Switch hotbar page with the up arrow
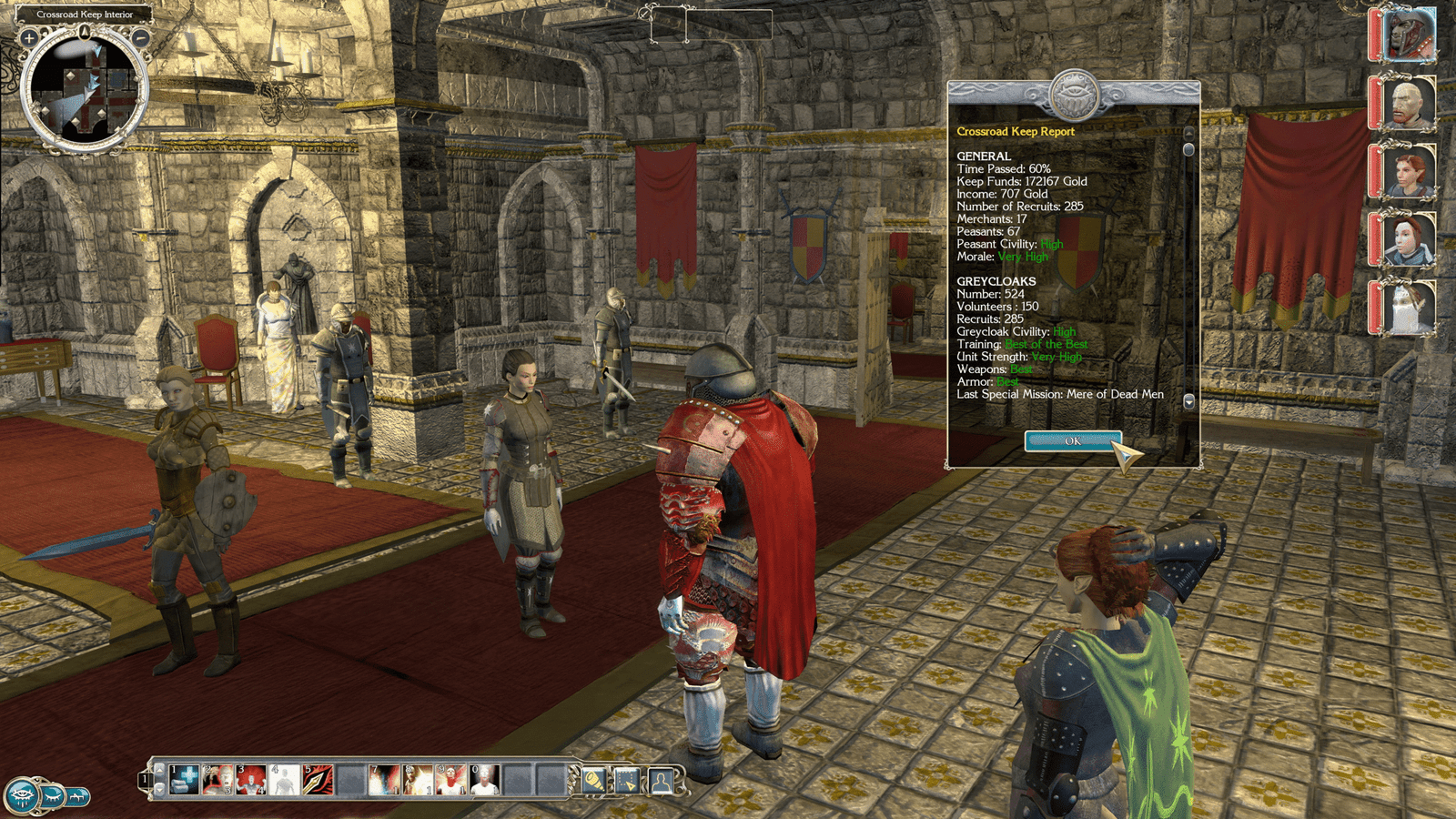This screenshot has height=819, width=1456. click(160, 770)
